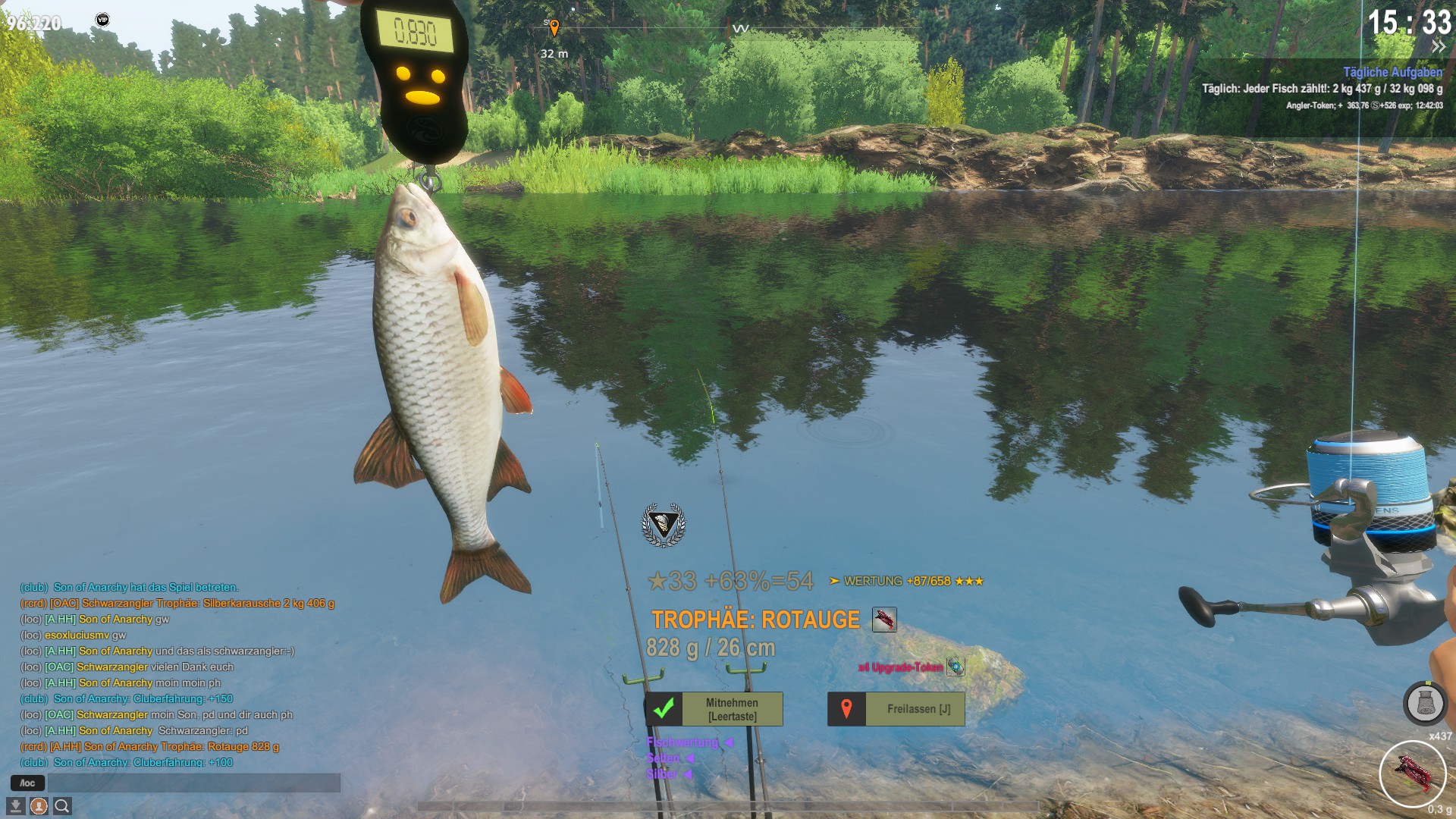The width and height of the screenshot is (1456, 819).
Task: Expand the panel with the double-arrow chevron
Action: (x=1438, y=47)
